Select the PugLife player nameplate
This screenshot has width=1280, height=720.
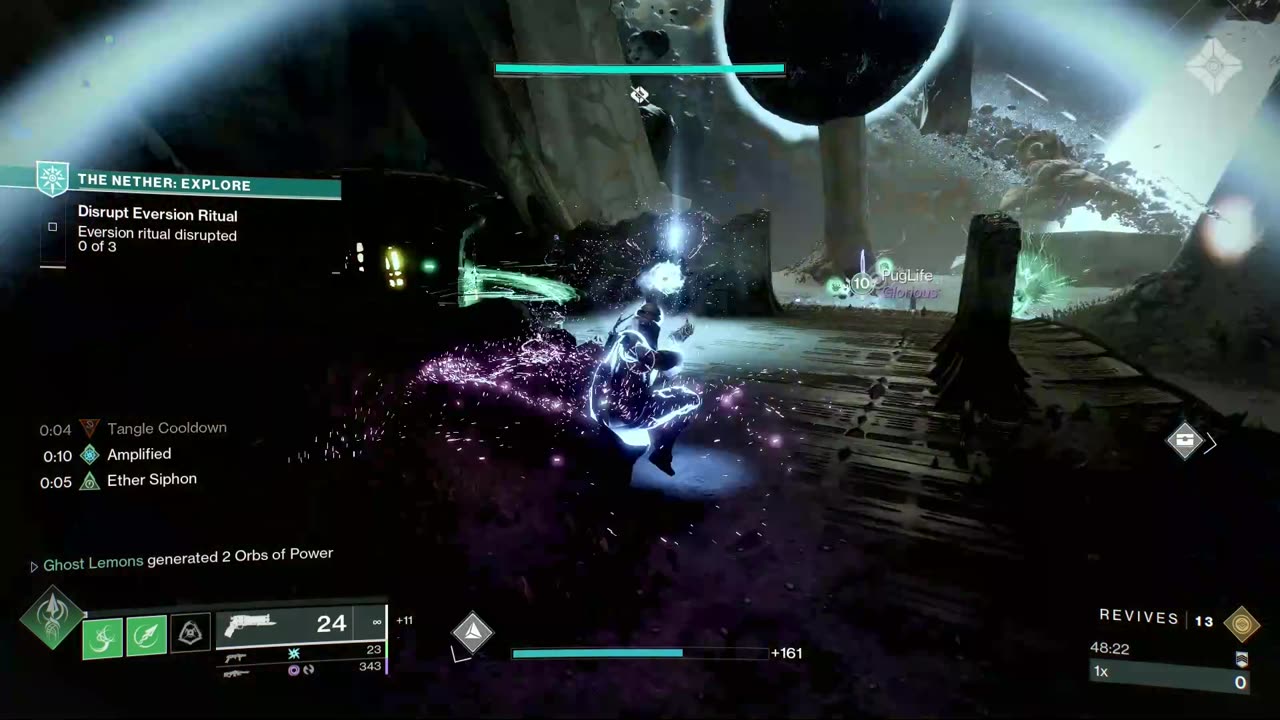[906, 277]
